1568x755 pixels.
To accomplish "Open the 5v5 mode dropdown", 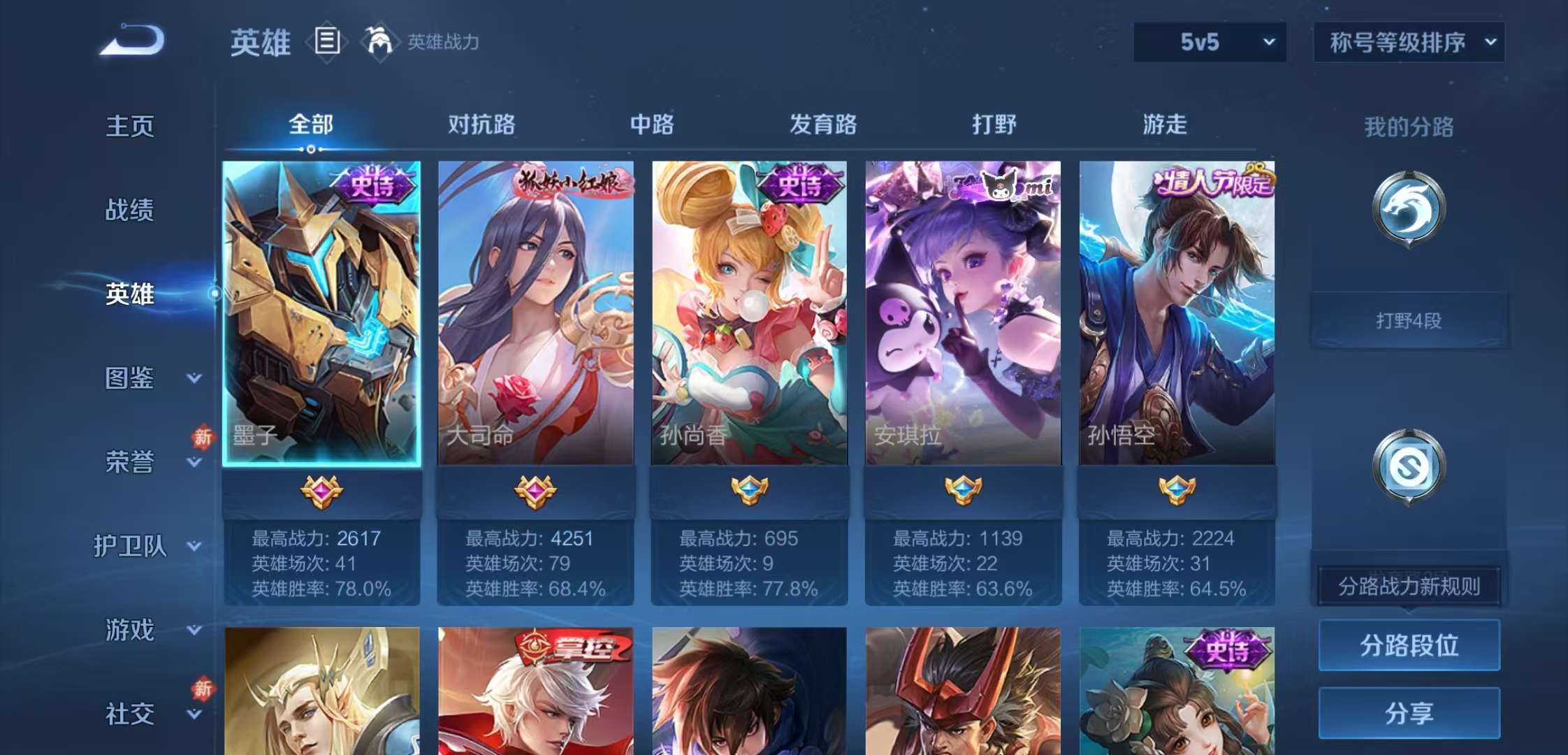I will click(1208, 42).
